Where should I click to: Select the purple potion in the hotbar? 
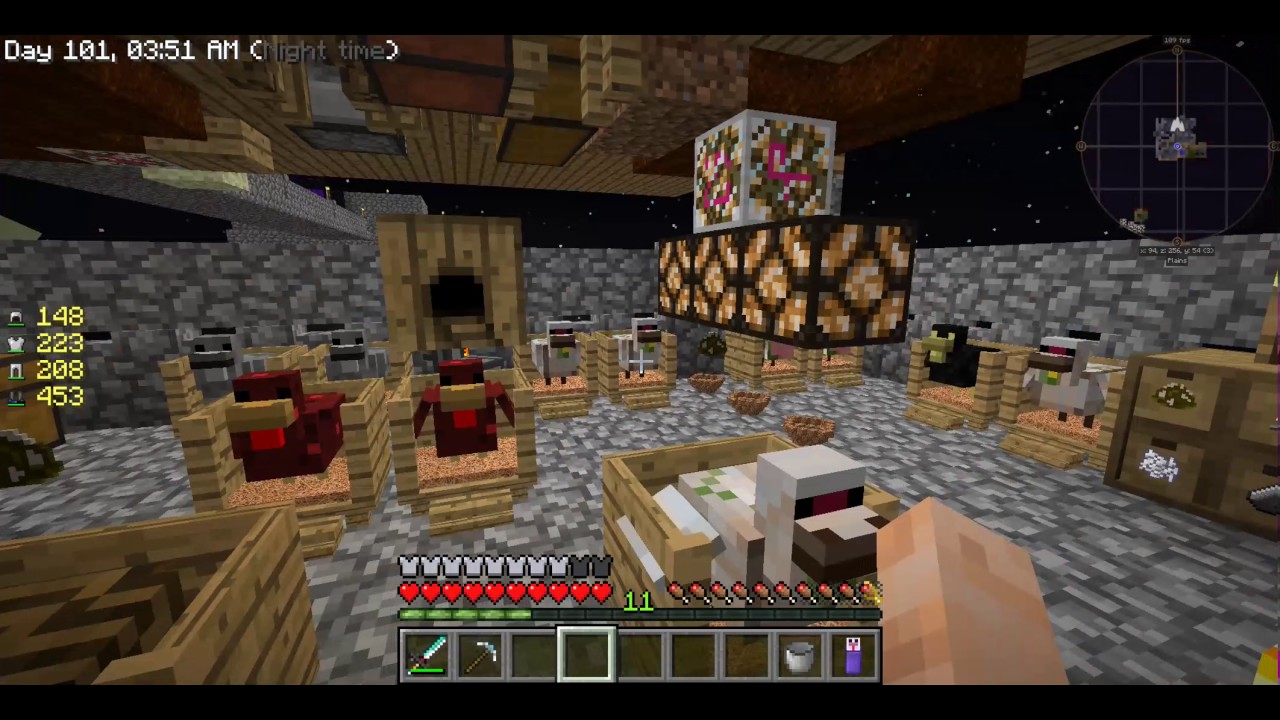click(852, 654)
